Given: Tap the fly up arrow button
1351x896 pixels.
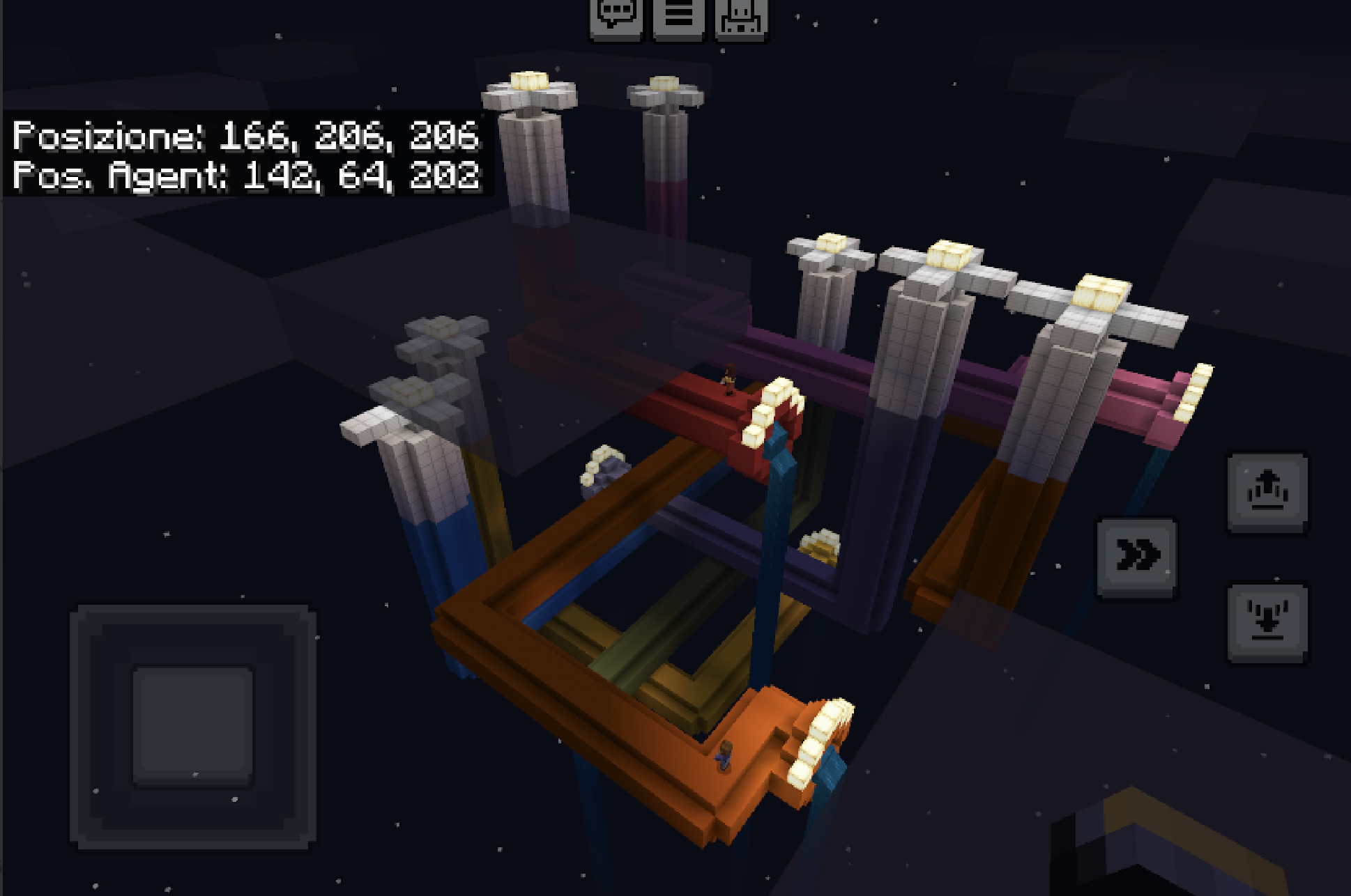Looking at the screenshot, I should 1267,493.
